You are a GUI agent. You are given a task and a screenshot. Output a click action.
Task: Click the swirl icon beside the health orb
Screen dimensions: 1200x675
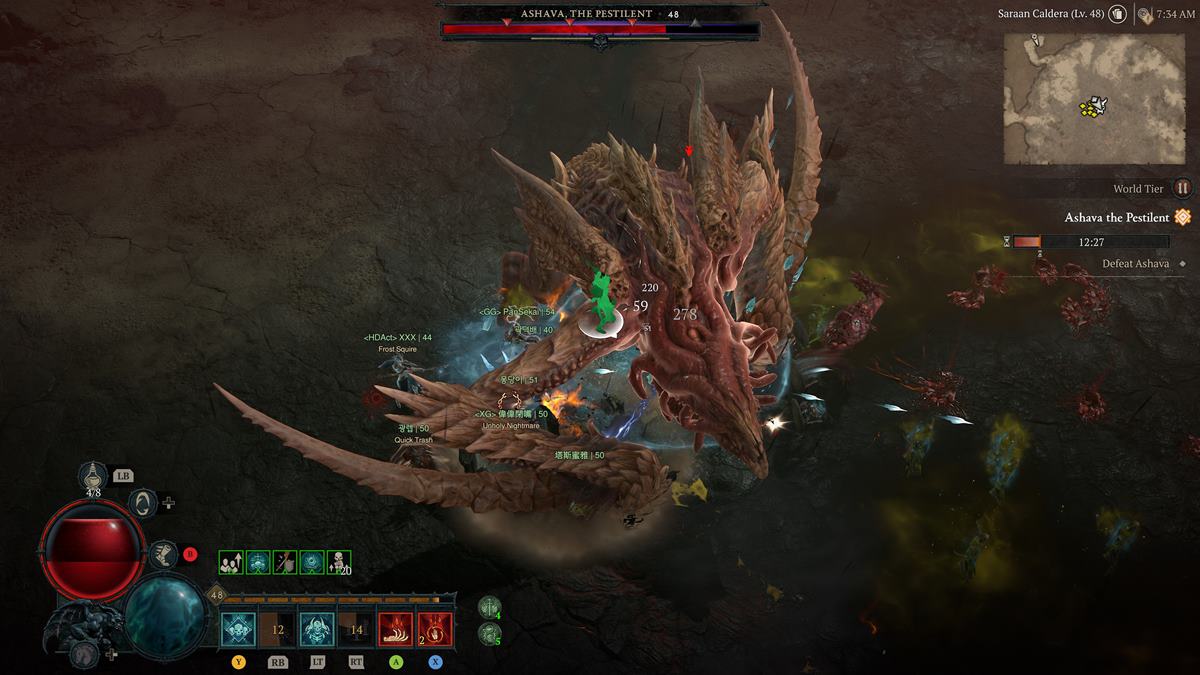pyautogui.click(x=143, y=502)
